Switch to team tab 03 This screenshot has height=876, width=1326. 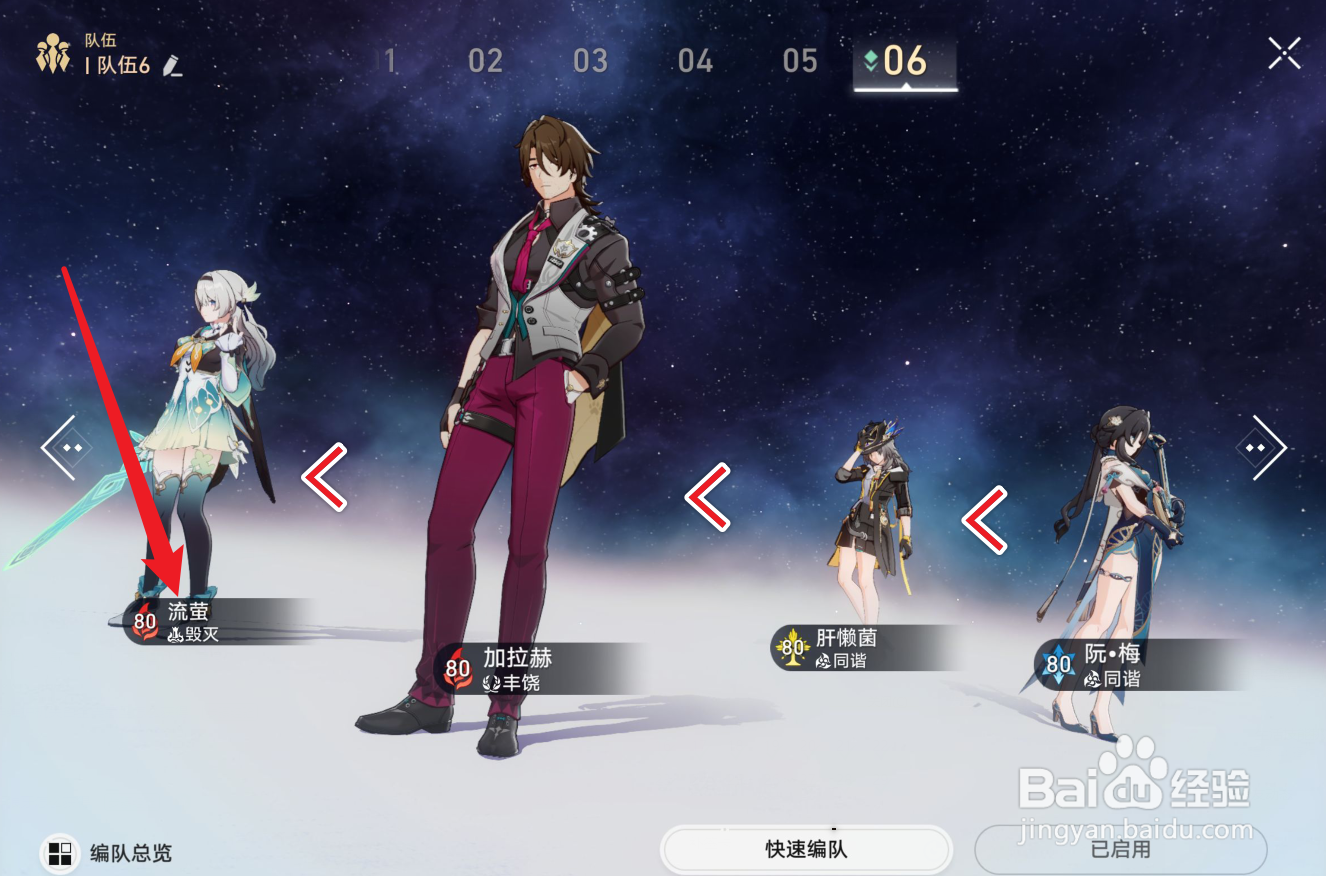pyautogui.click(x=590, y=61)
